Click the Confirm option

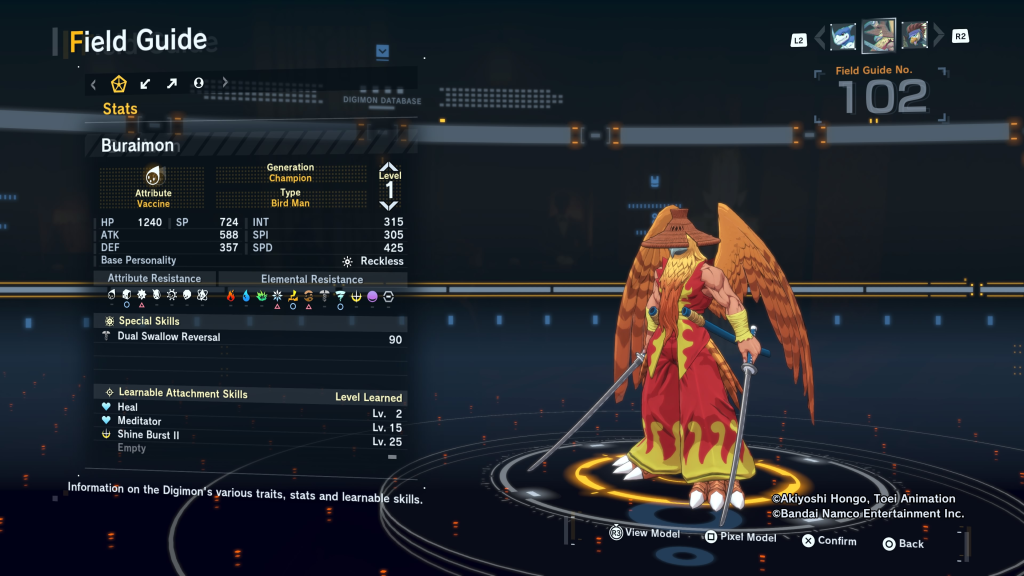(829, 541)
